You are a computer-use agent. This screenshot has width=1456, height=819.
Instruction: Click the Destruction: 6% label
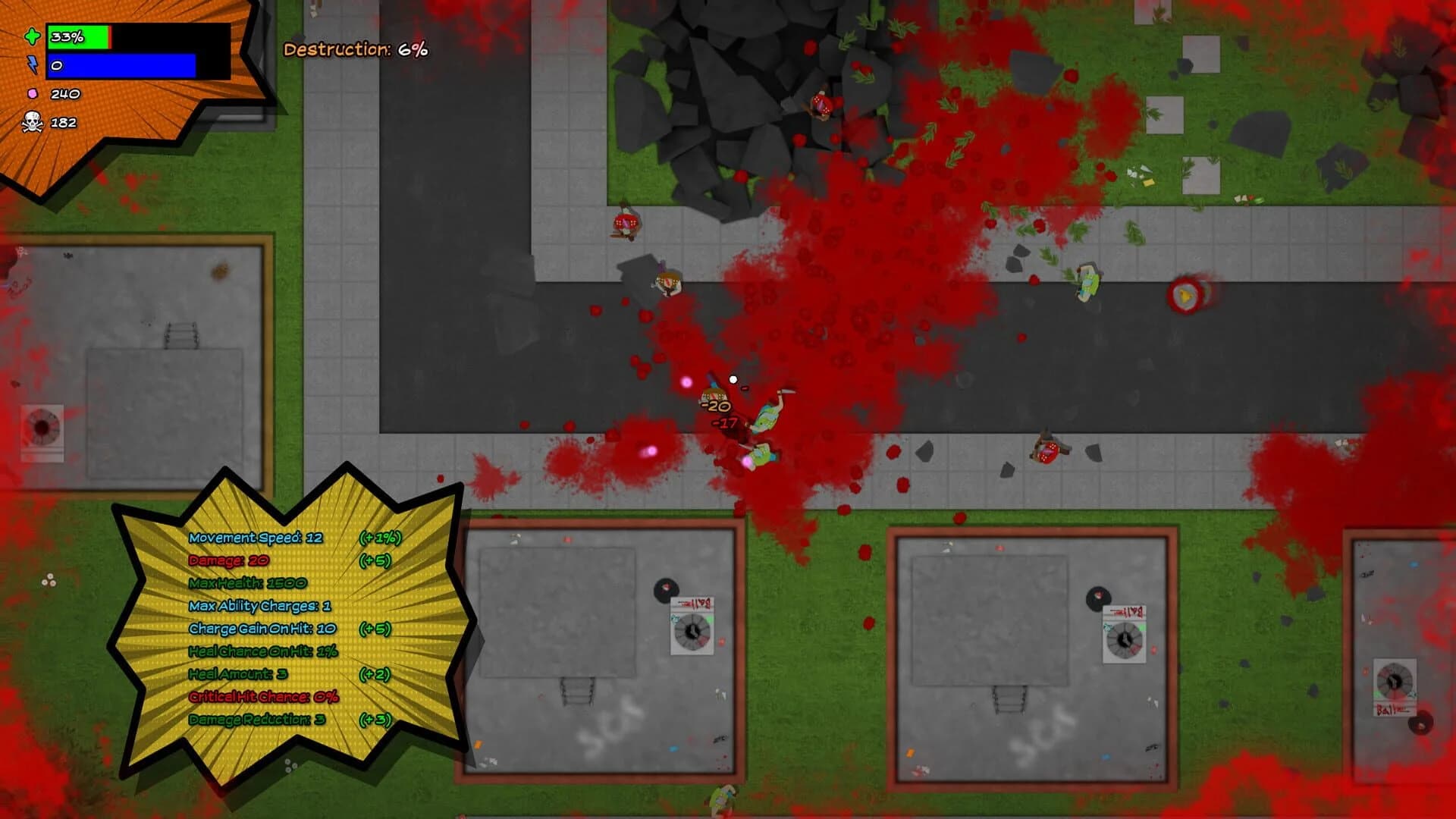pyautogui.click(x=355, y=52)
